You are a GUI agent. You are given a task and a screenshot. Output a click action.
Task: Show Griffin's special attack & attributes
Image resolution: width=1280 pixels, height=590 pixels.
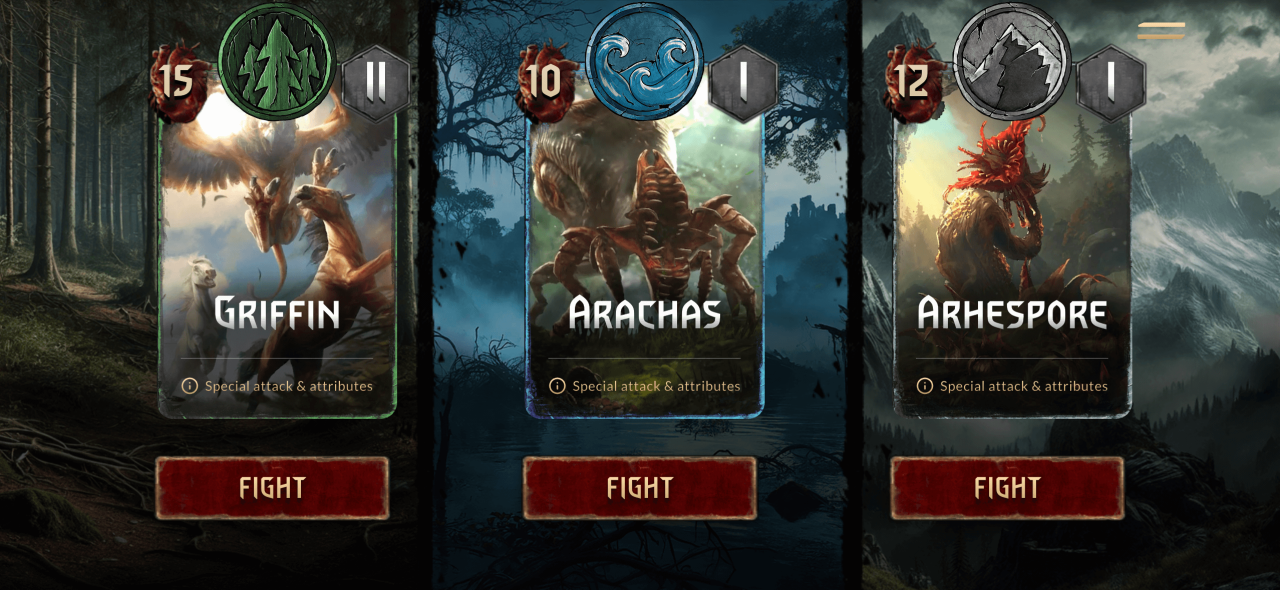point(278,386)
